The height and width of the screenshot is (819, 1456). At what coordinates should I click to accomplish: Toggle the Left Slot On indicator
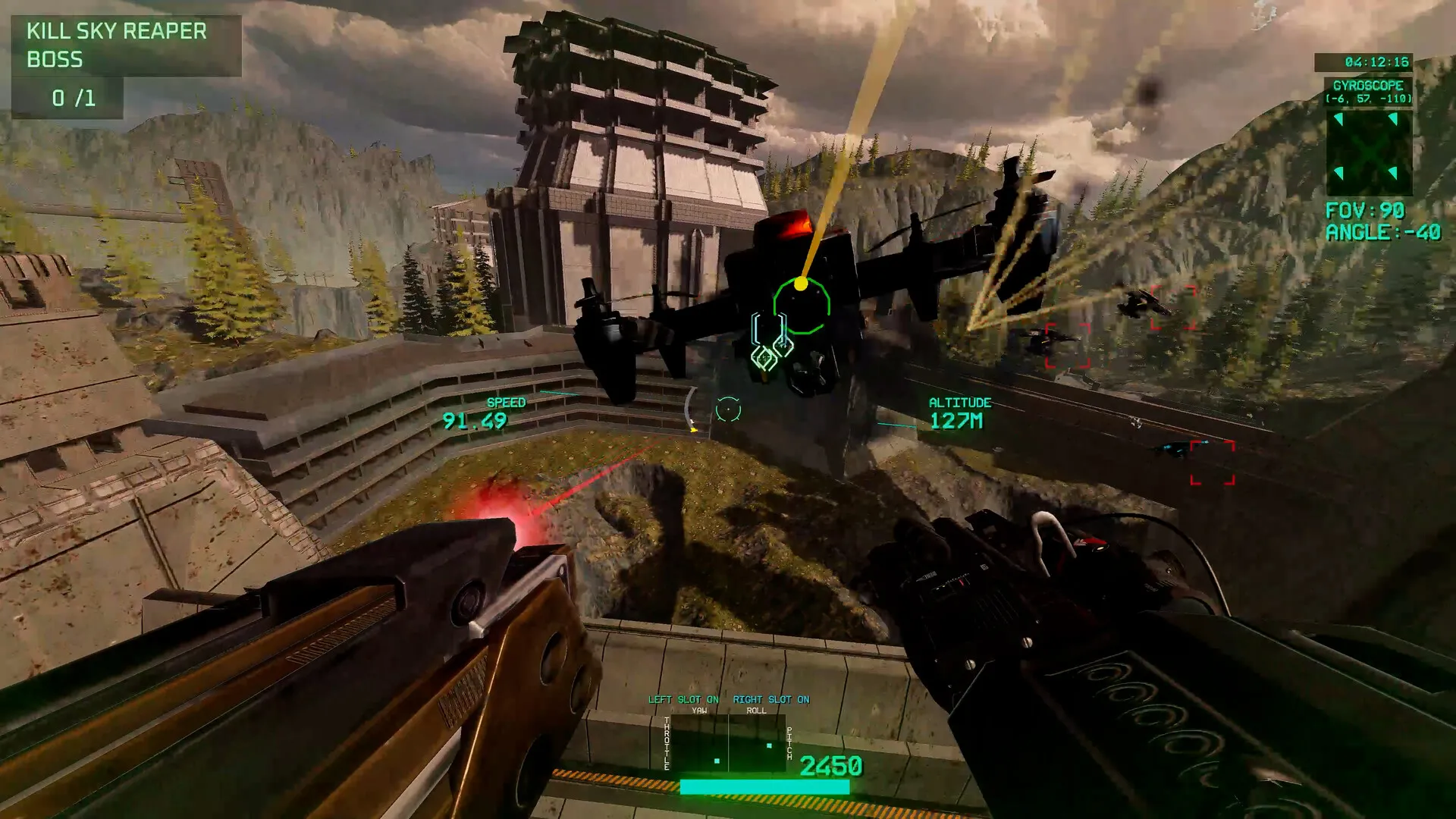pyautogui.click(x=682, y=699)
